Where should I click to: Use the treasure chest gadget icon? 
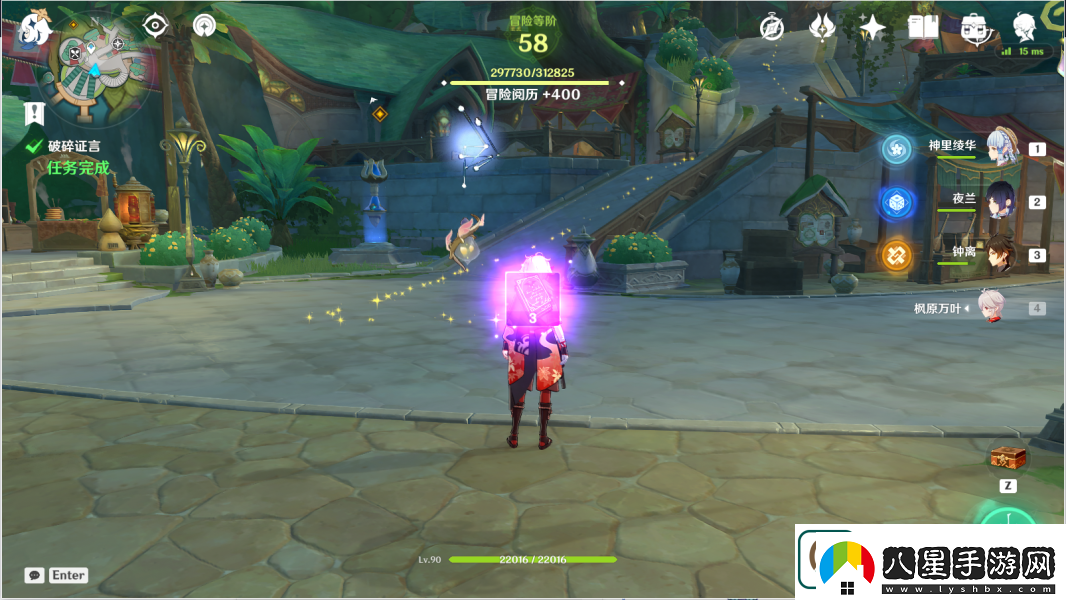pos(1006,458)
